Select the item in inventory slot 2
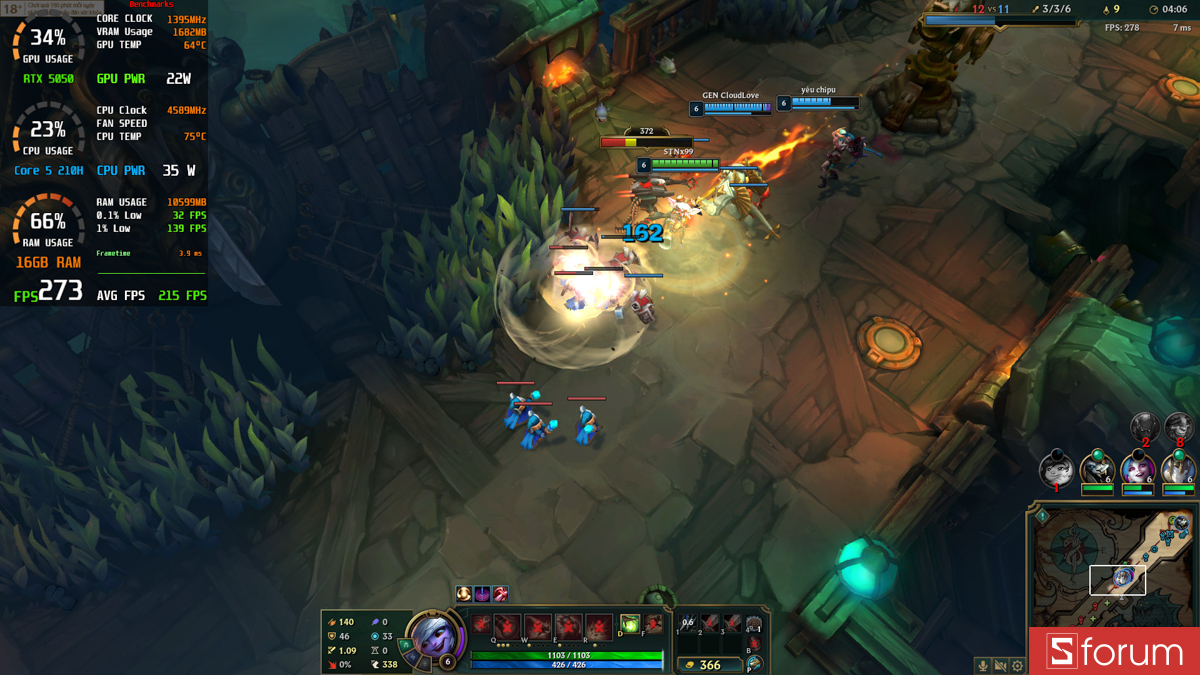 (710, 623)
